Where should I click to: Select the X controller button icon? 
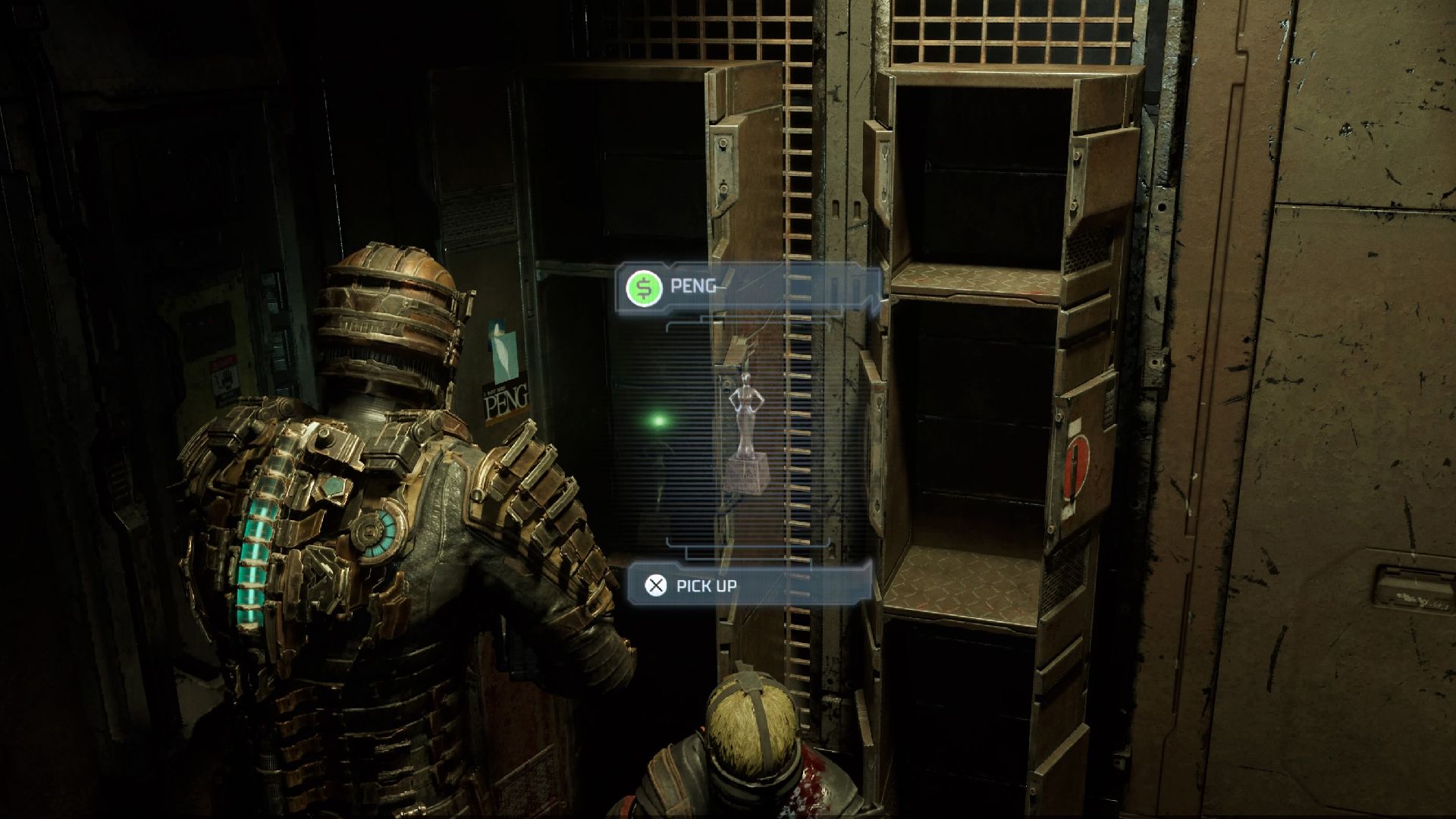pos(655,585)
